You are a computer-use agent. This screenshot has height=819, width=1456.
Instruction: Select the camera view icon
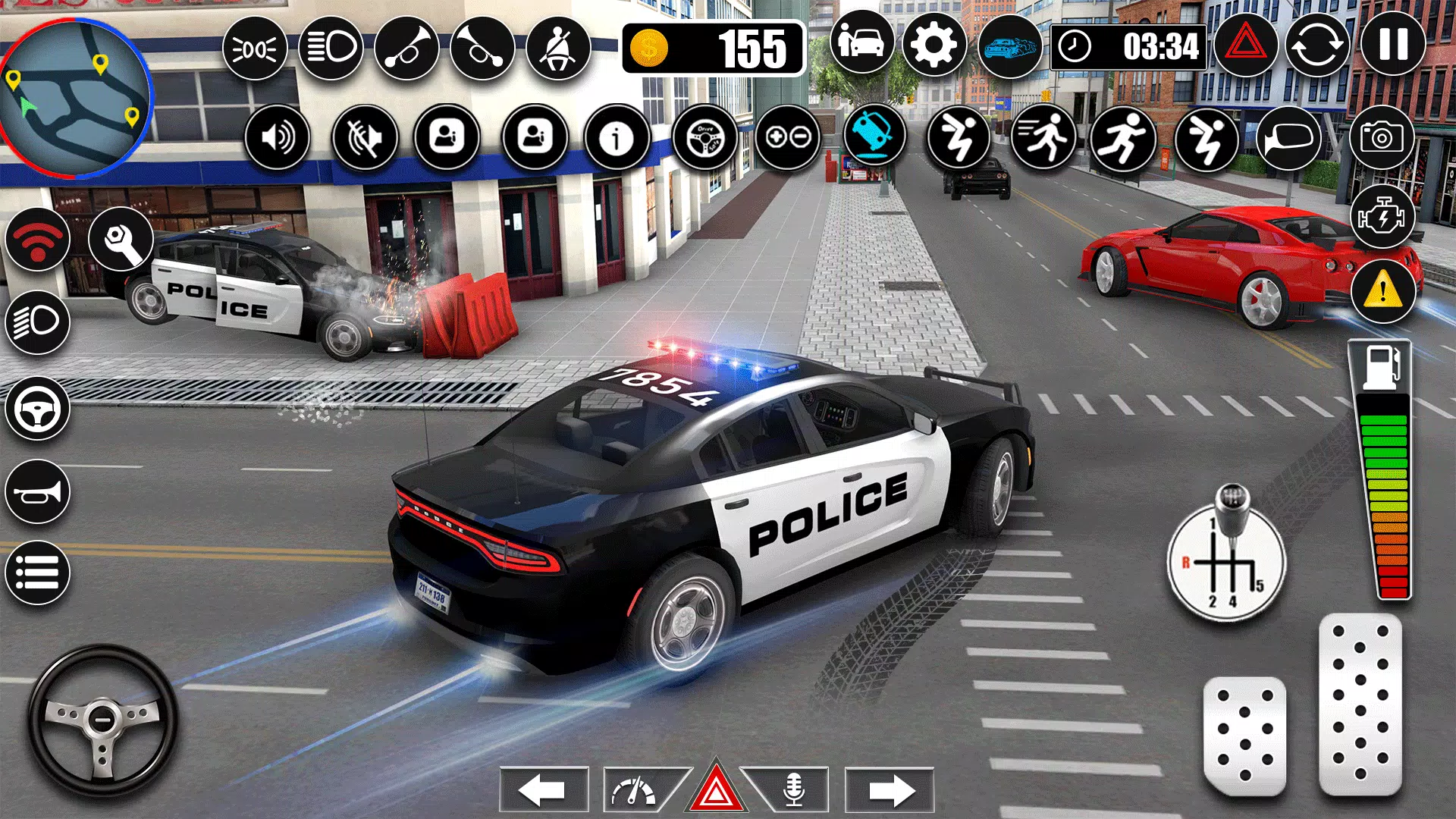[x=1384, y=138]
